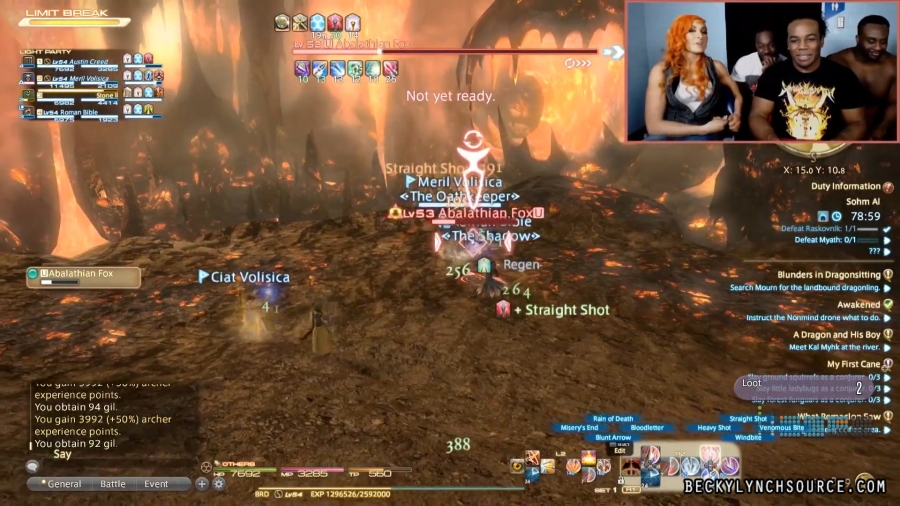Click the chat speech bubble icon

(x=33, y=466)
